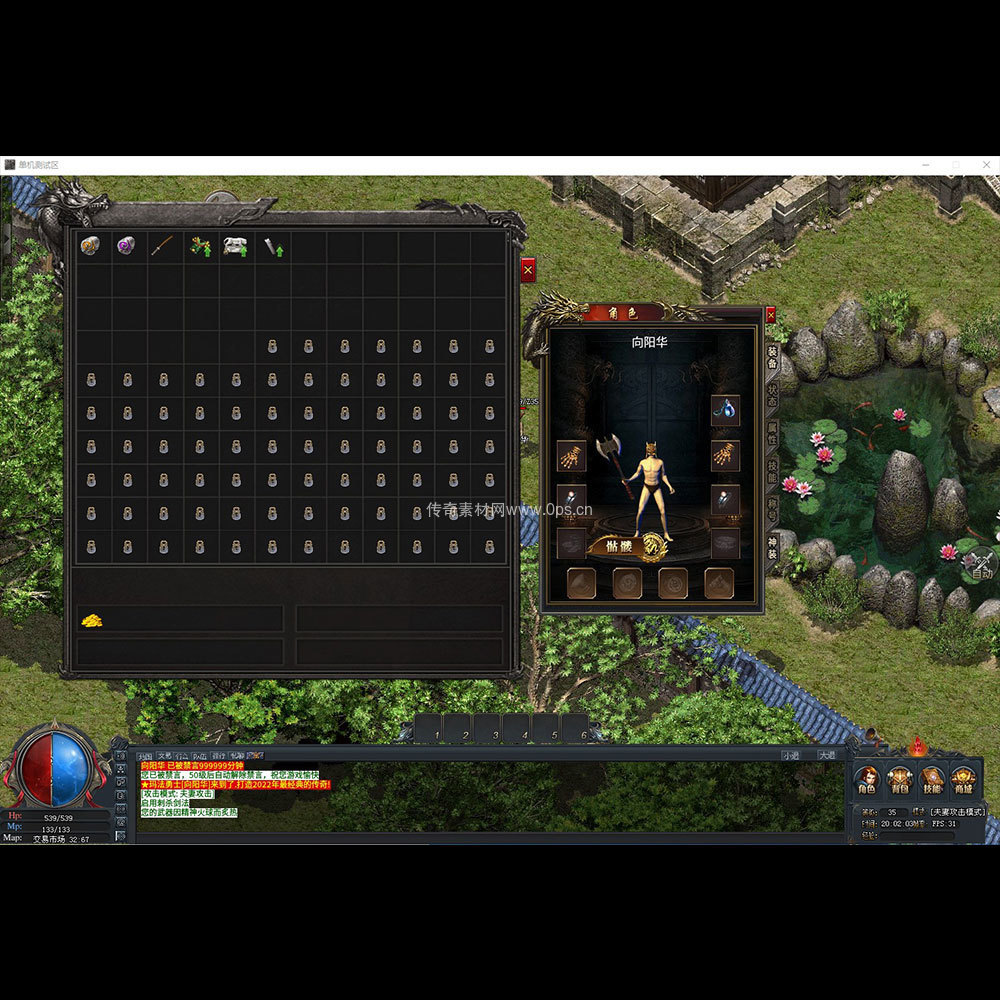The width and height of the screenshot is (1000, 1000).
Task: Toggle the 自动 auto-combat button
Action: (982, 567)
